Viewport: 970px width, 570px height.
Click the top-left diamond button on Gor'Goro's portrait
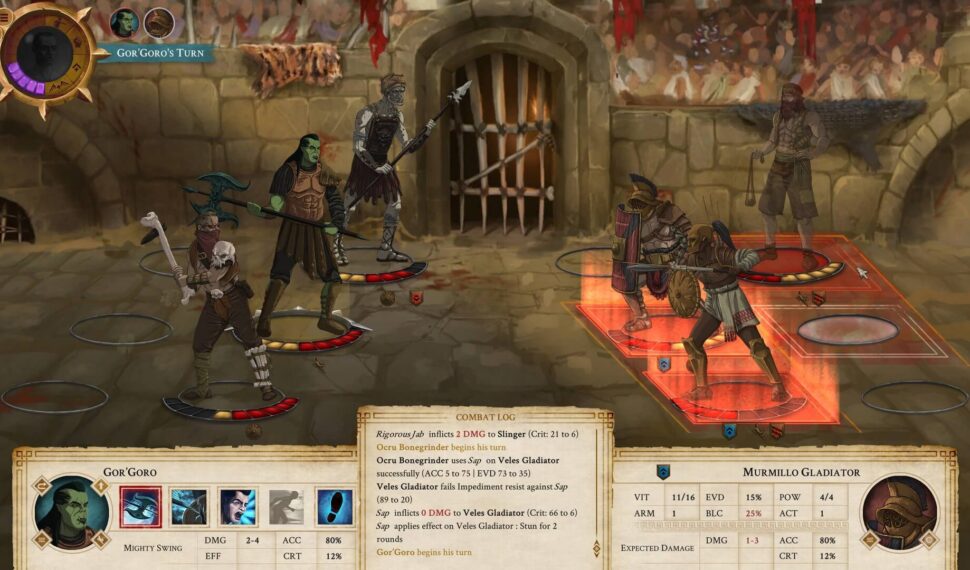click(x=42, y=486)
